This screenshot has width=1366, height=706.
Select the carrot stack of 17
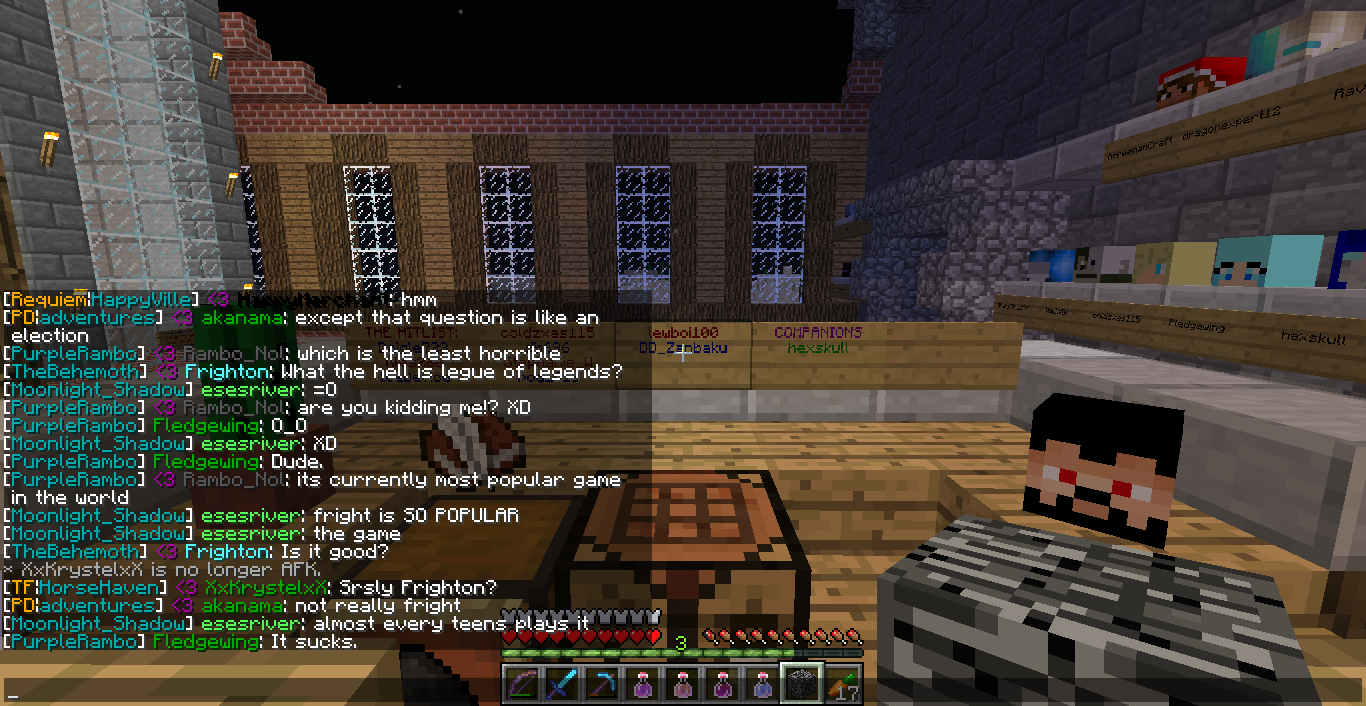[842, 685]
